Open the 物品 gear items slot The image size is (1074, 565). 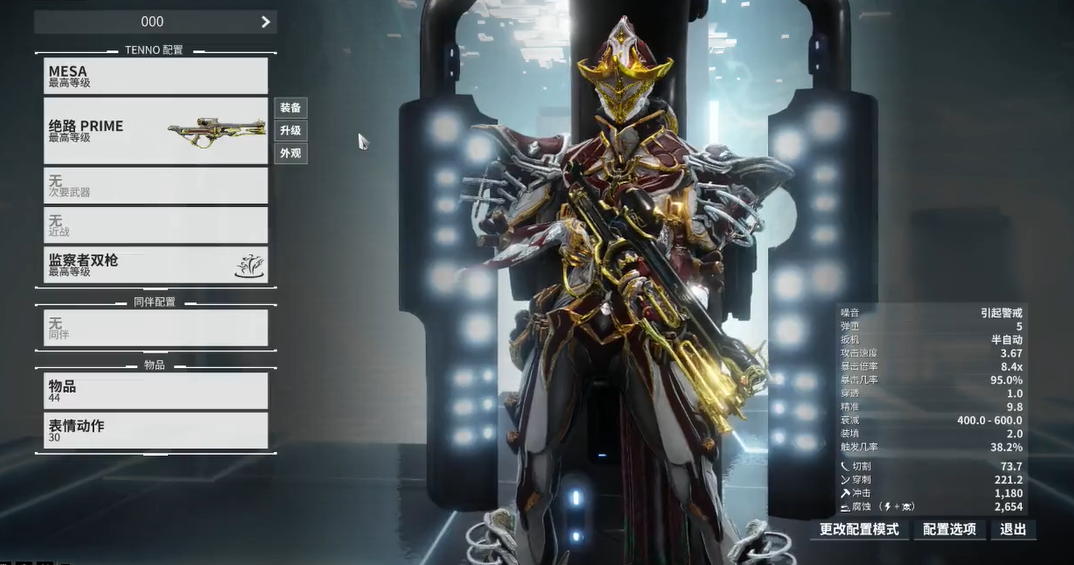(156, 391)
